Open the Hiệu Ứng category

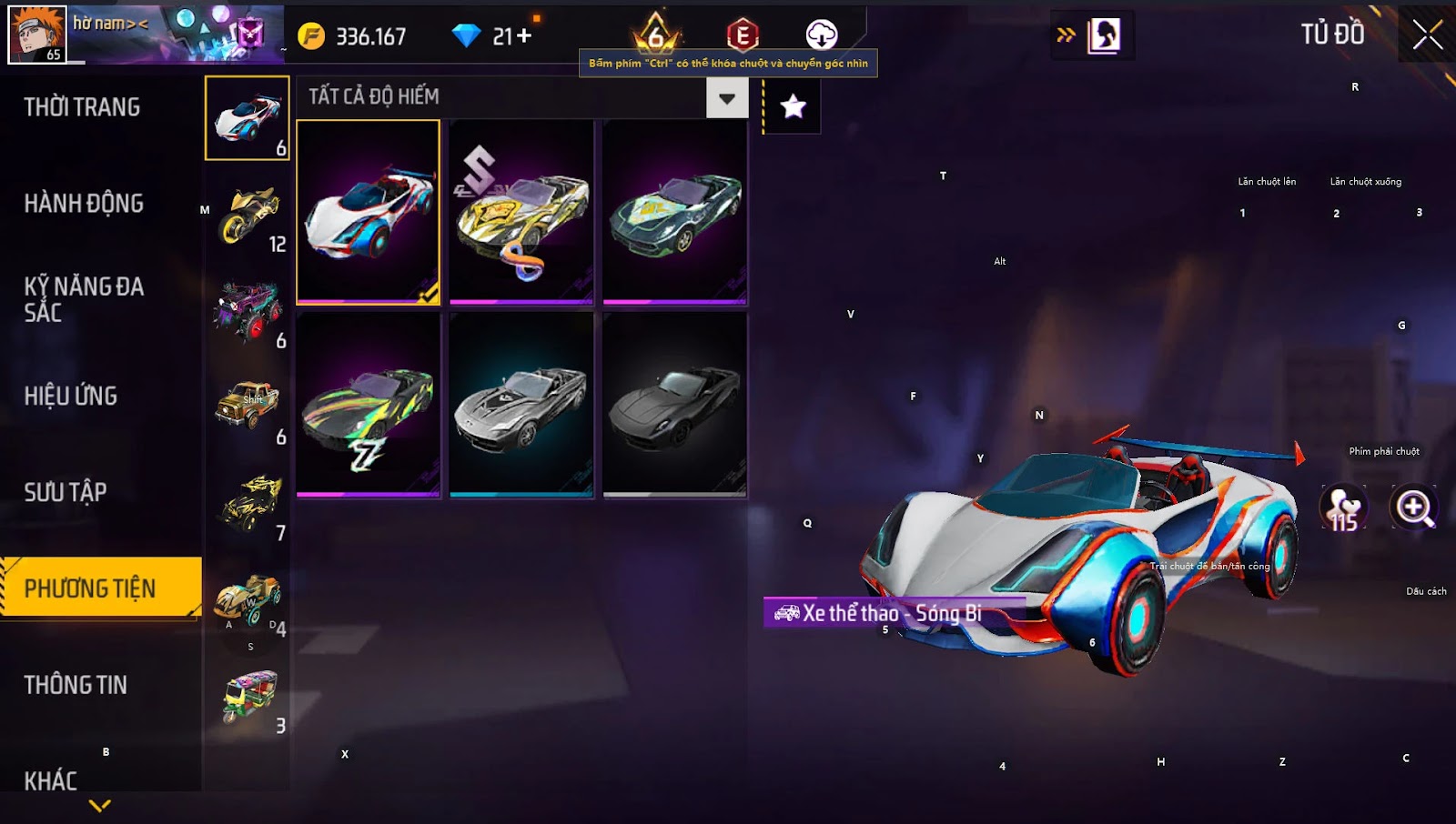[71, 396]
